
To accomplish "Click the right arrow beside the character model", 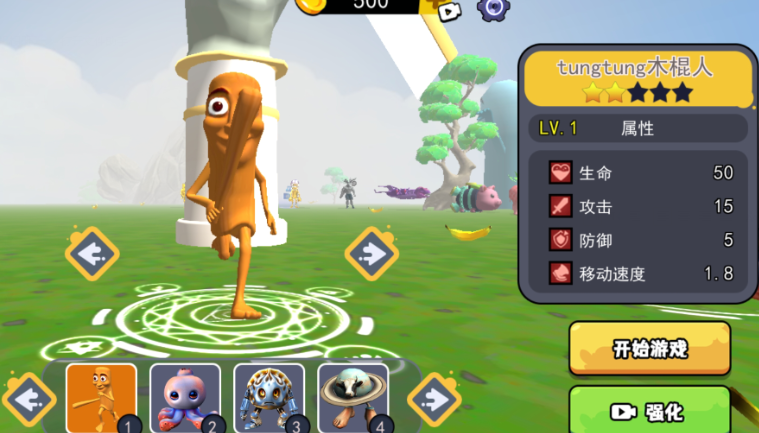I will point(372,254).
